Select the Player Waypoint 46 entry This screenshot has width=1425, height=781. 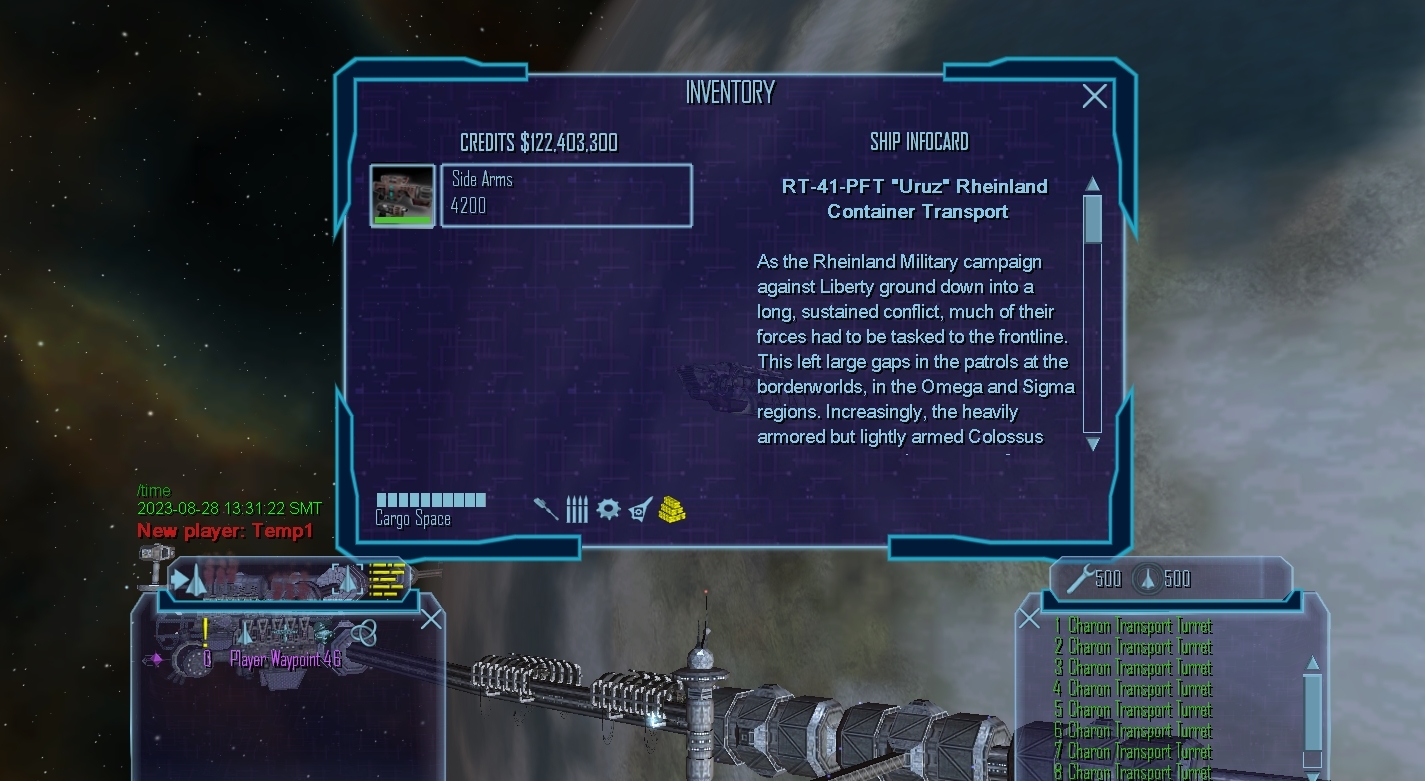point(285,659)
